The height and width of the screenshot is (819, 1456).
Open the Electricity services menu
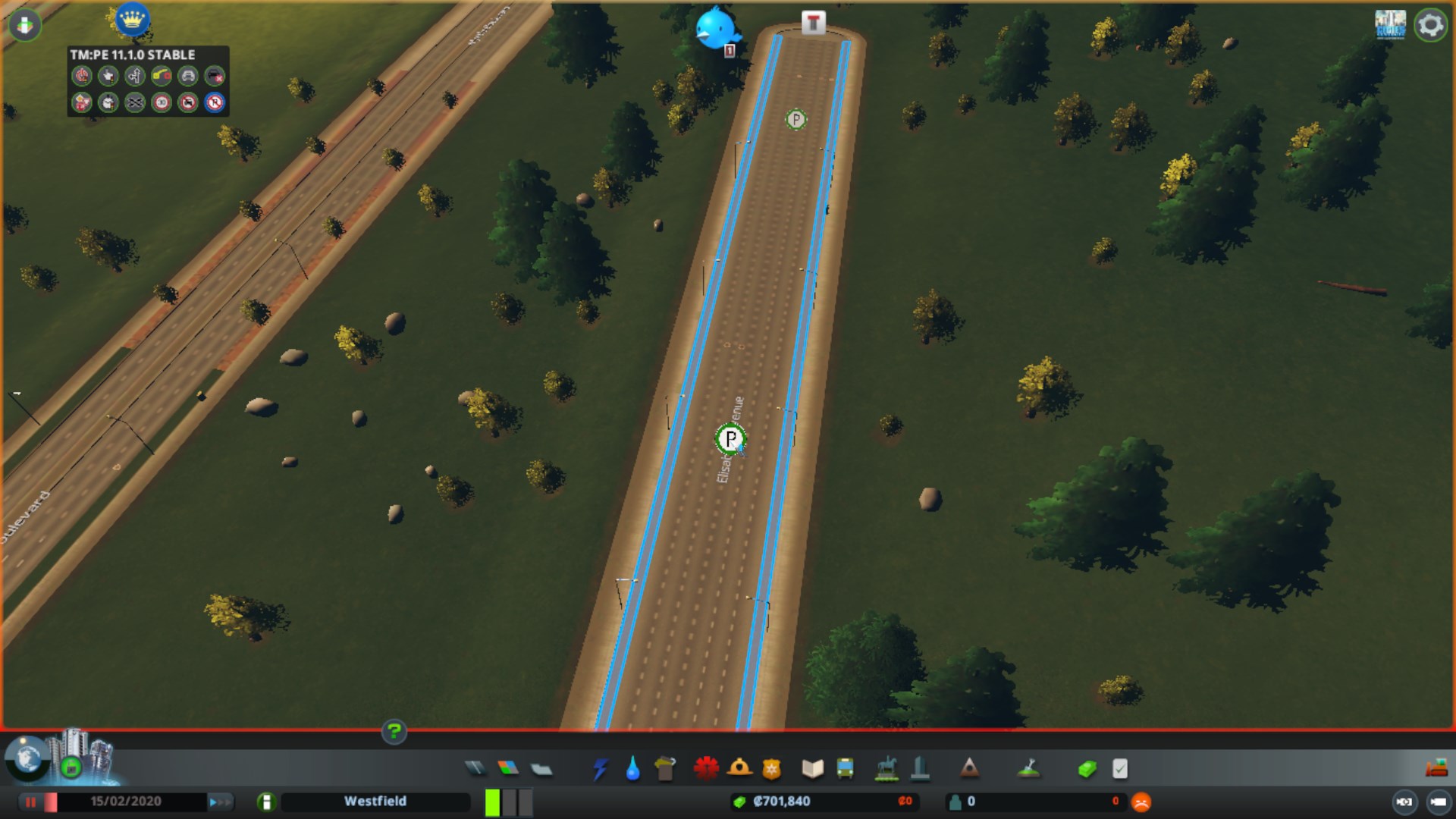click(601, 769)
